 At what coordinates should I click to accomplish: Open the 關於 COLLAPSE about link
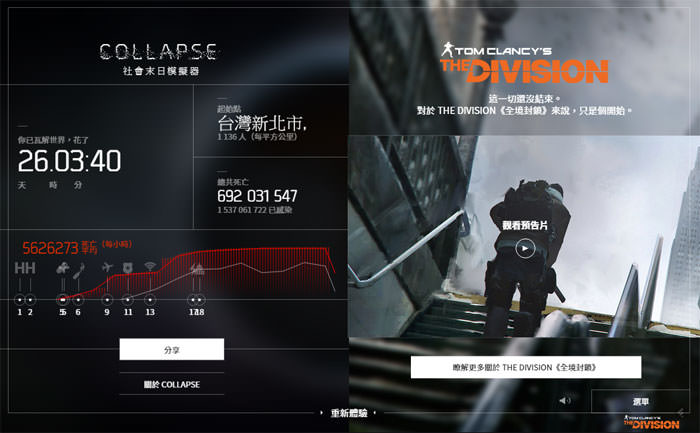(171, 384)
